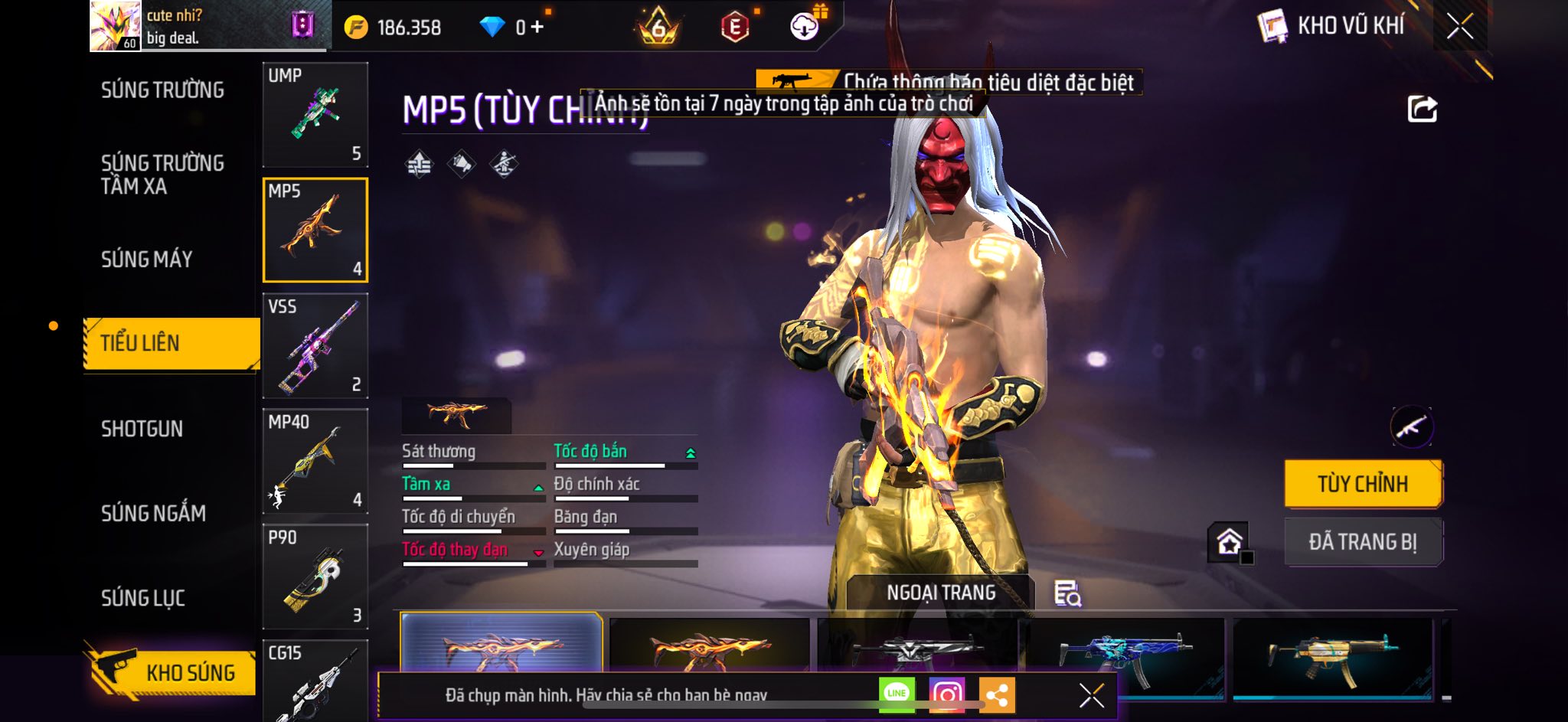Pick the P90 weapon tile

click(315, 577)
